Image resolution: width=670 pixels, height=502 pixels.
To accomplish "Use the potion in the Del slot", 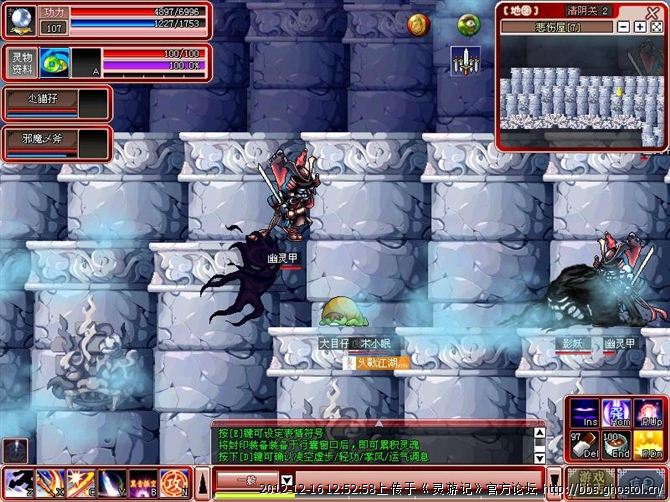I will pos(586,444).
